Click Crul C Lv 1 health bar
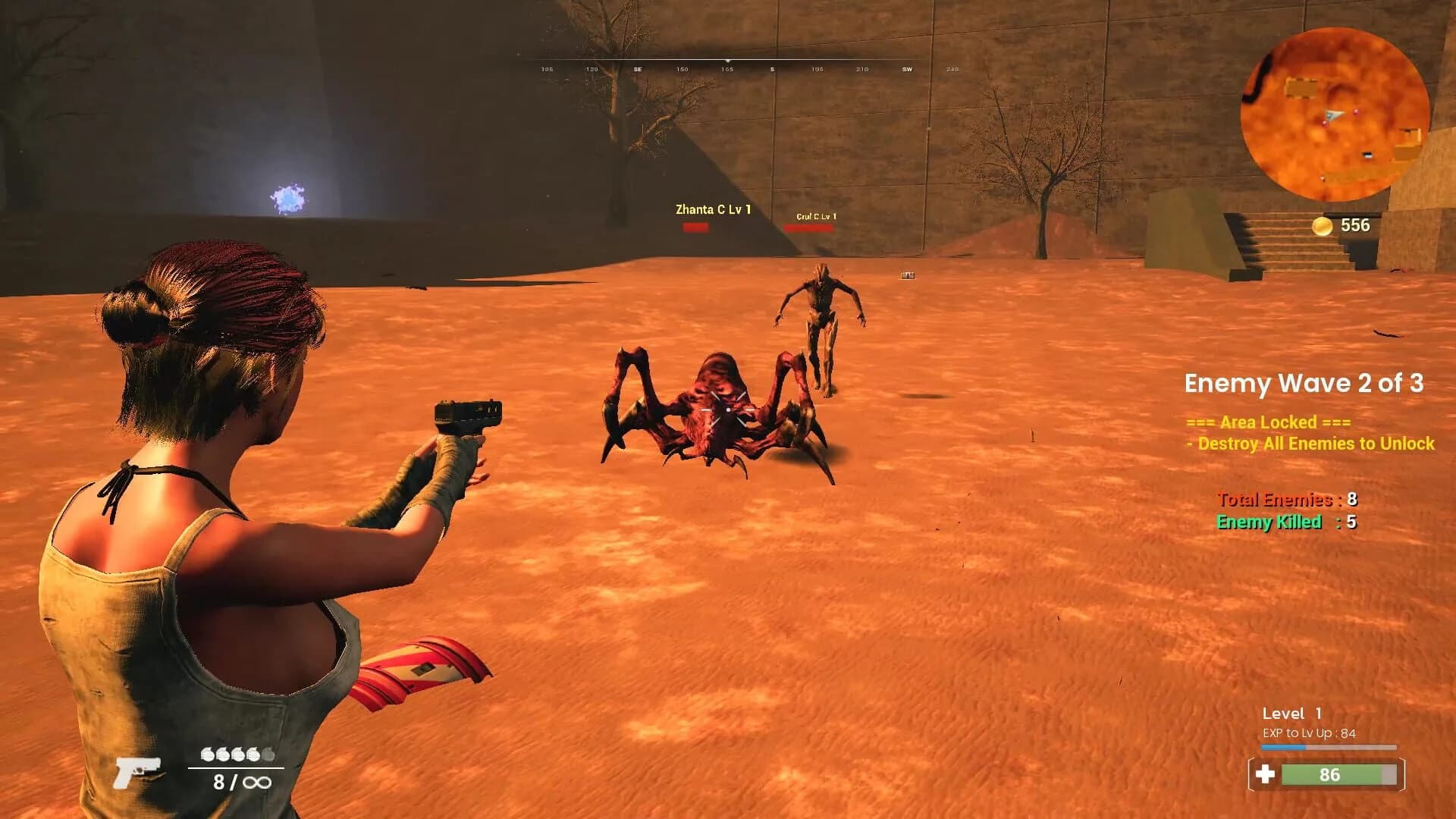The image size is (1456, 819). pyautogui.click(x=814, y=227)
